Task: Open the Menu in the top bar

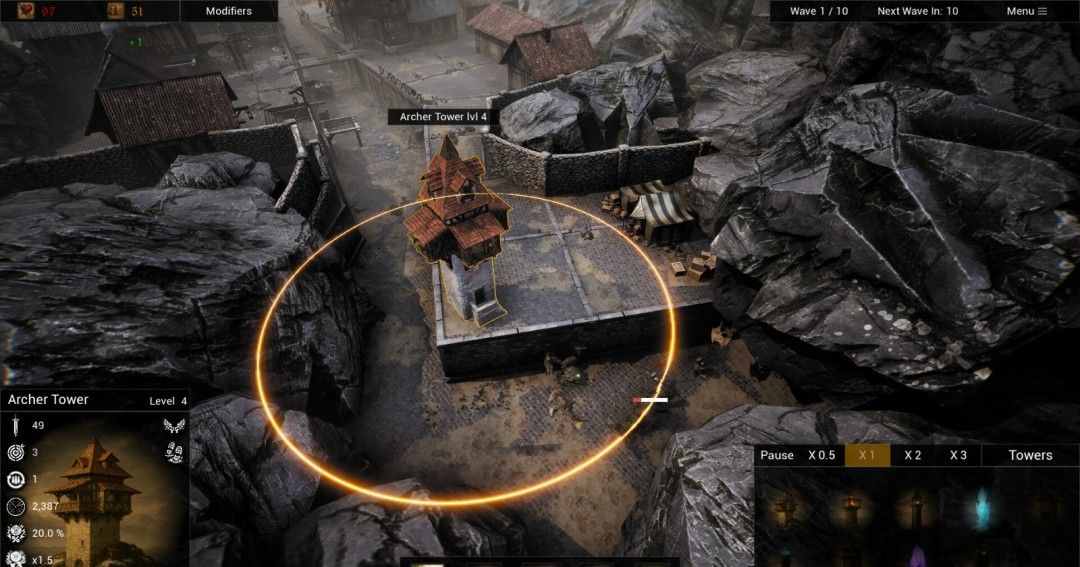Action: pos(1026,11)
